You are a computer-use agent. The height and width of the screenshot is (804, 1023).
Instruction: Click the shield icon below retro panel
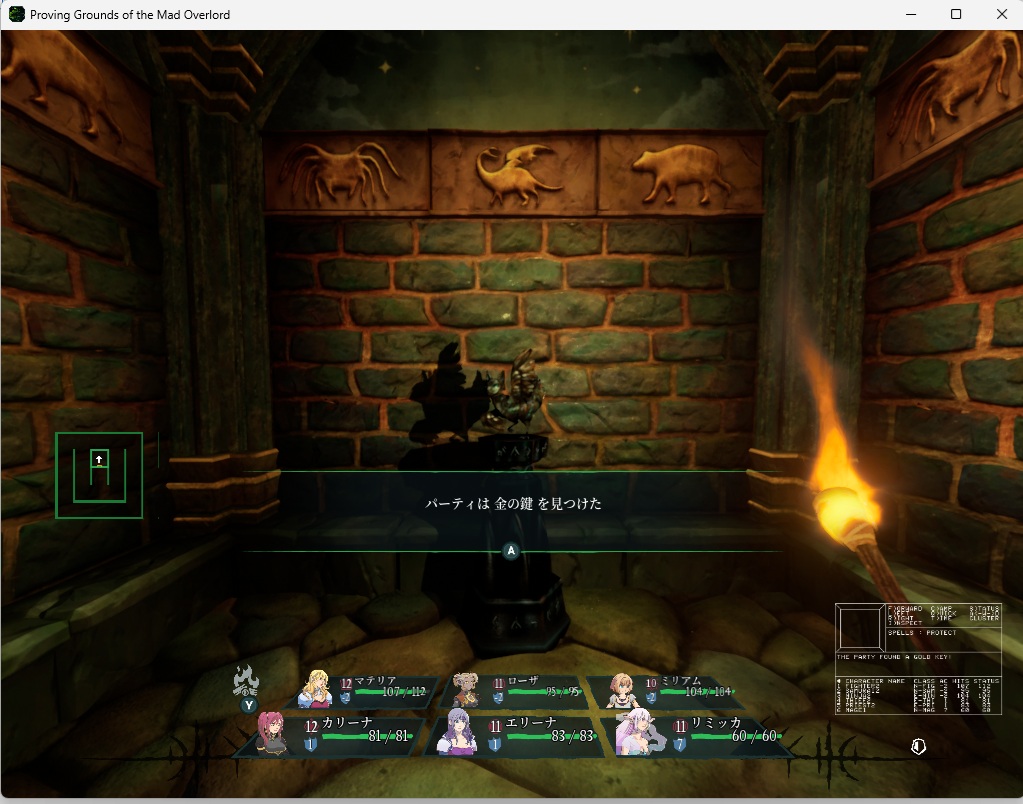pos(918,747)
